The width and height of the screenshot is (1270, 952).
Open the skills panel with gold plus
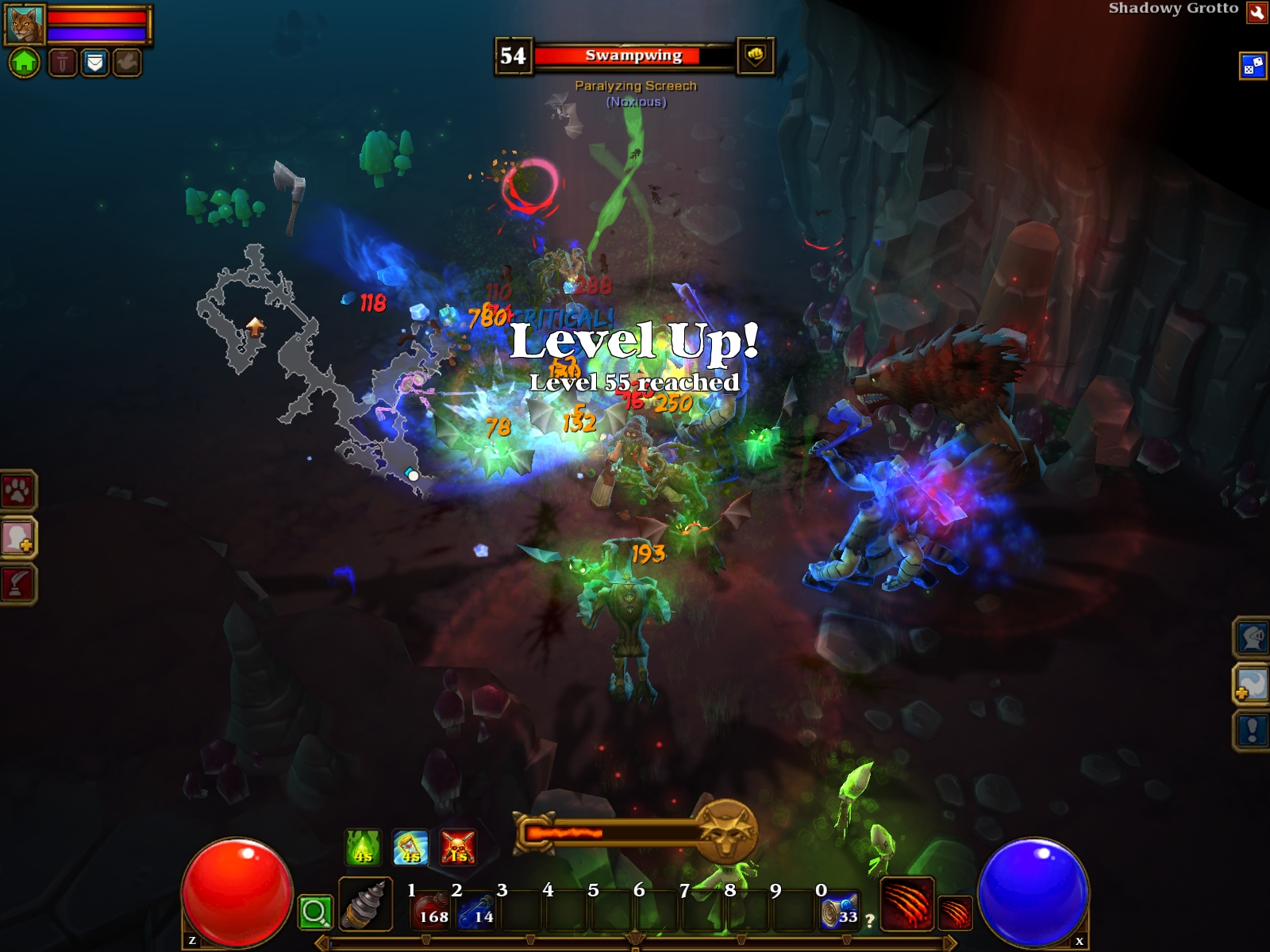(x=1252, y=683)
